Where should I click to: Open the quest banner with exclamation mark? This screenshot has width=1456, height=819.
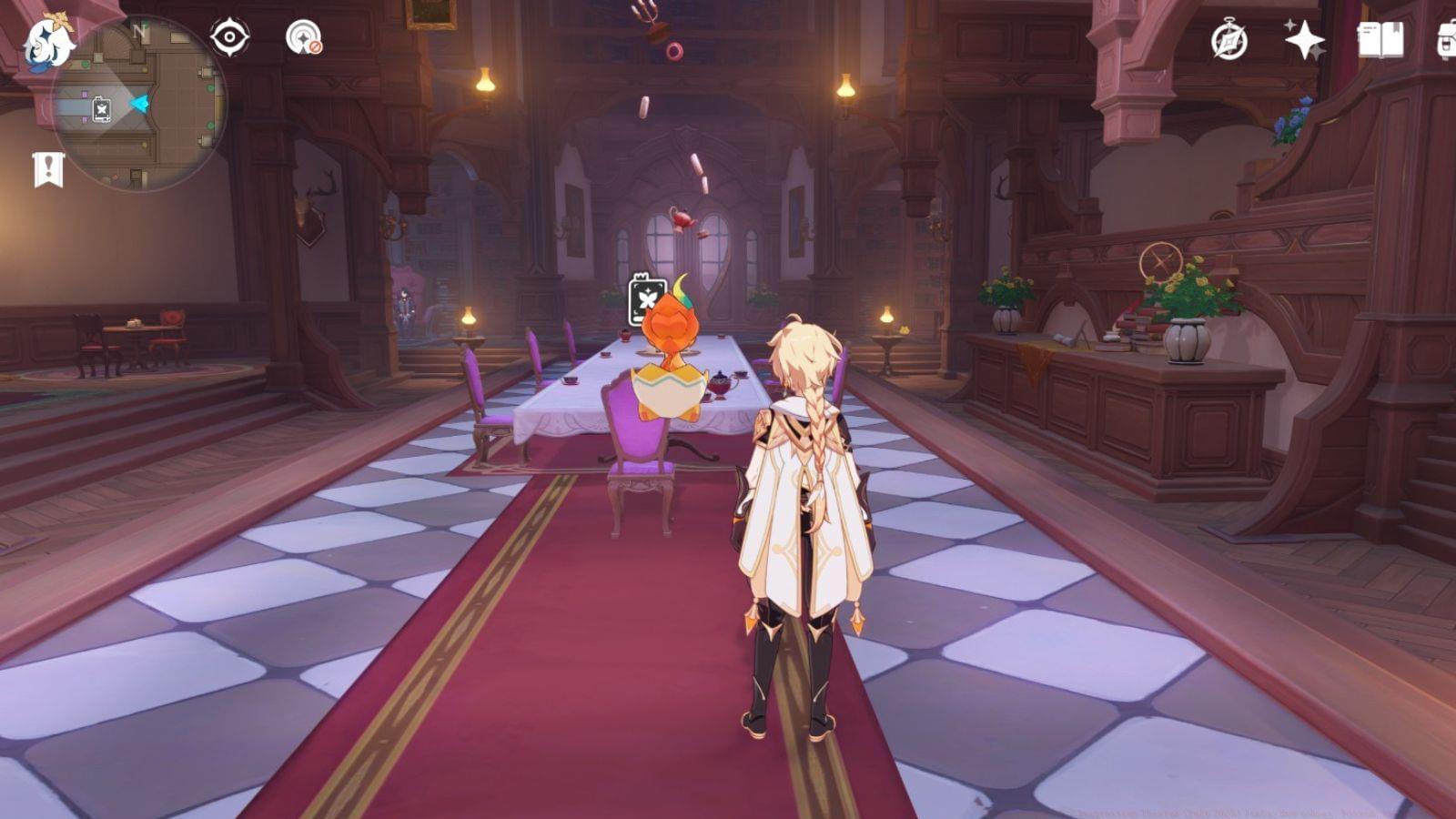tap(48, 169)
